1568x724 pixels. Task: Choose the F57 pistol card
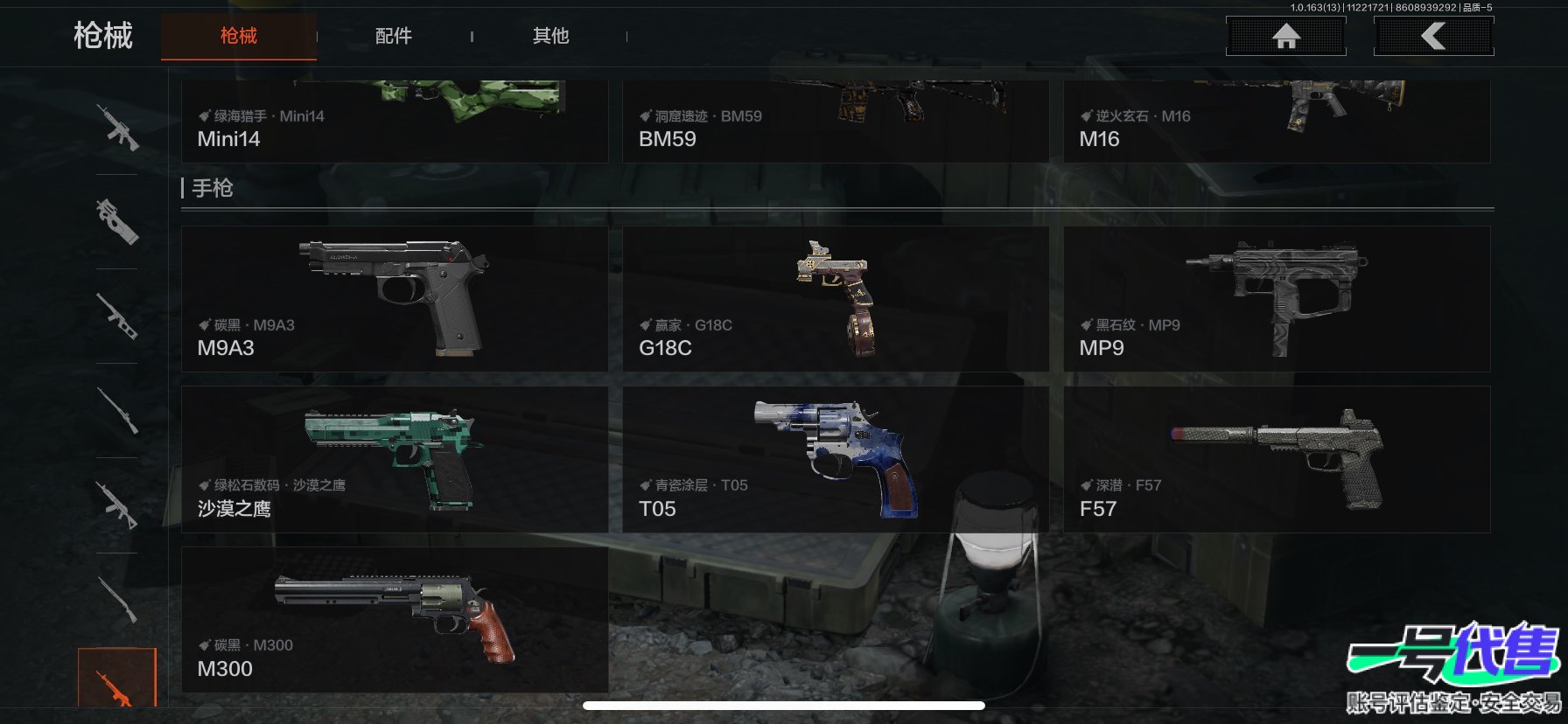click(1277, 459)
